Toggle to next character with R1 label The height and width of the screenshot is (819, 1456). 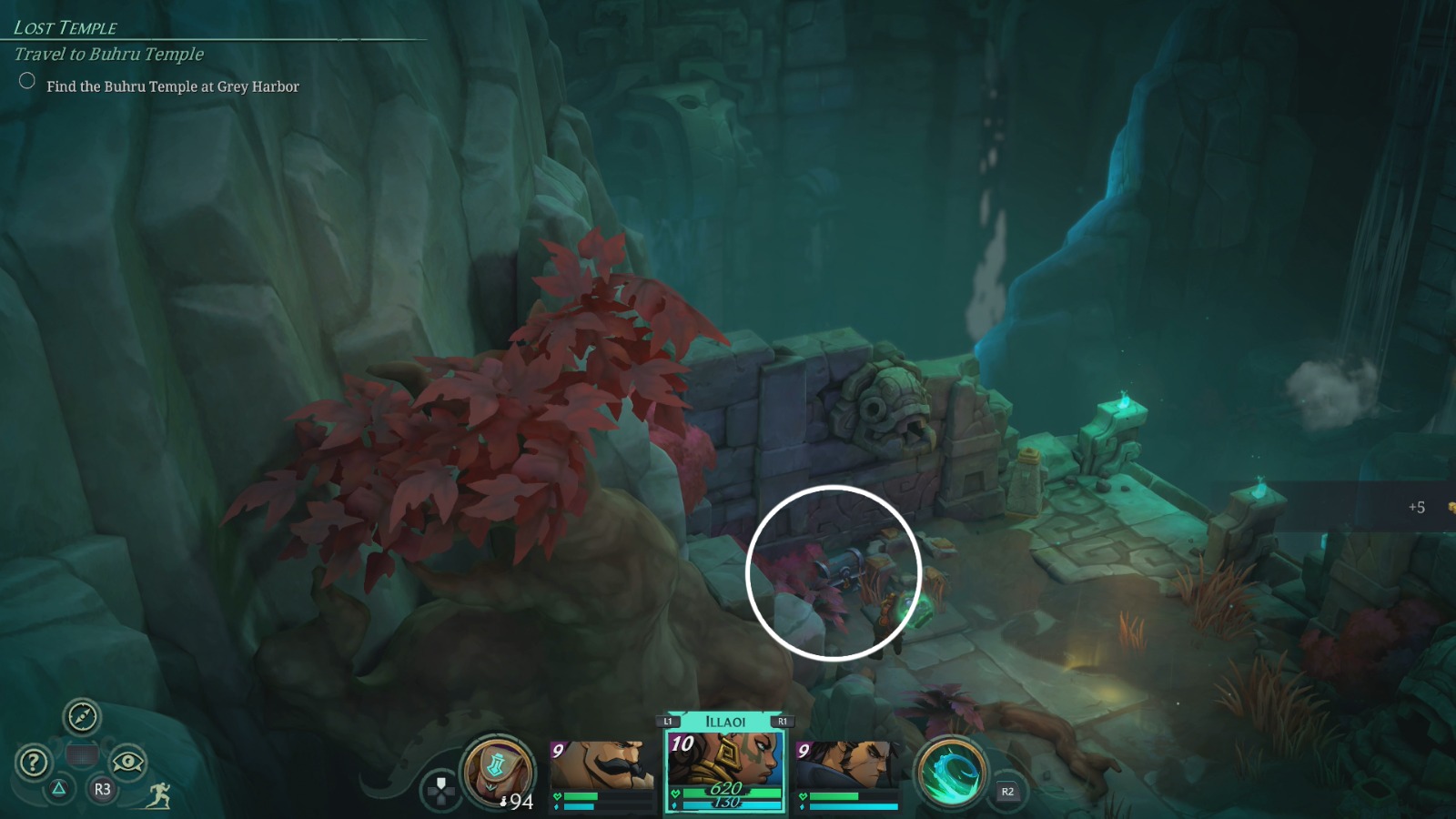pyautogui.click(x=783, y=719)
